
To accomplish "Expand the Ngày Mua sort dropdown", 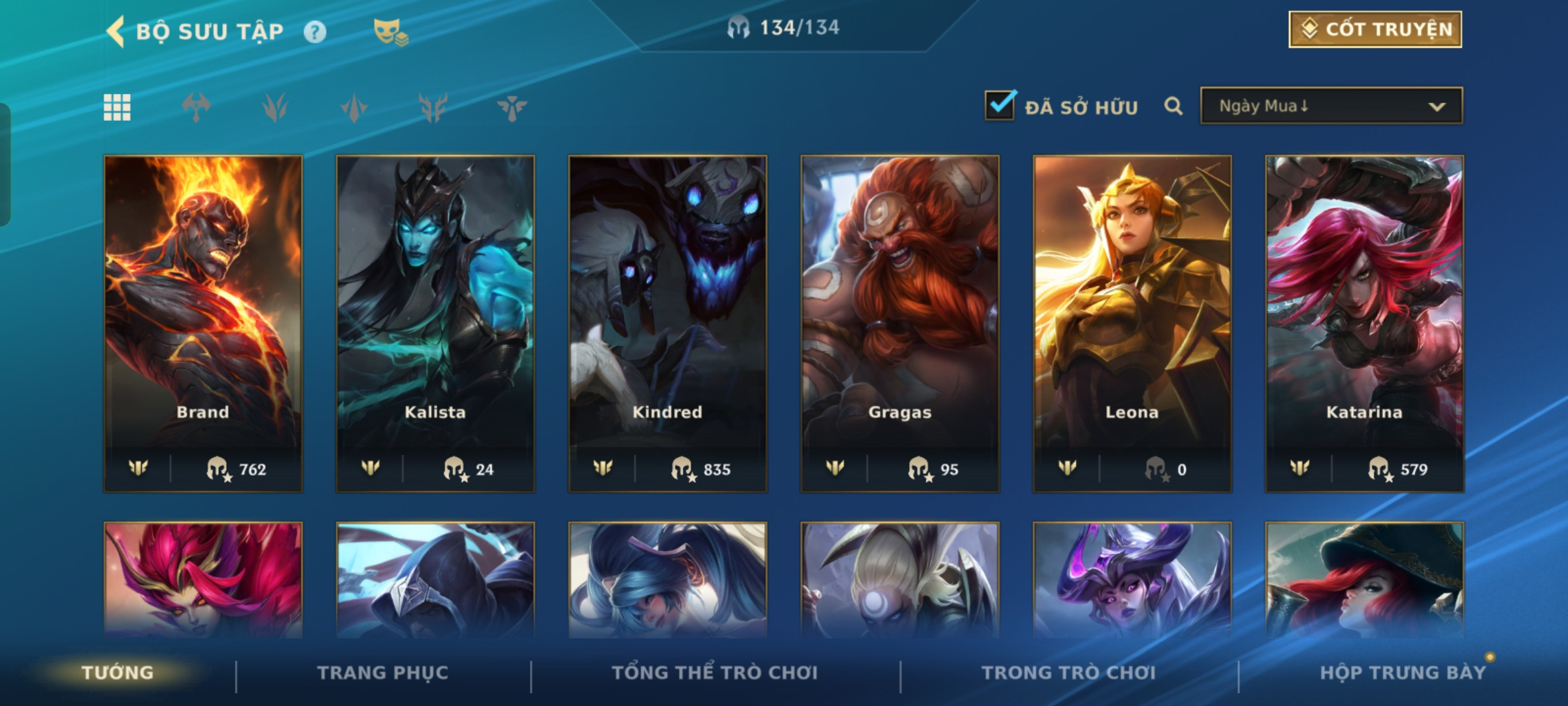I will 1331,106.
